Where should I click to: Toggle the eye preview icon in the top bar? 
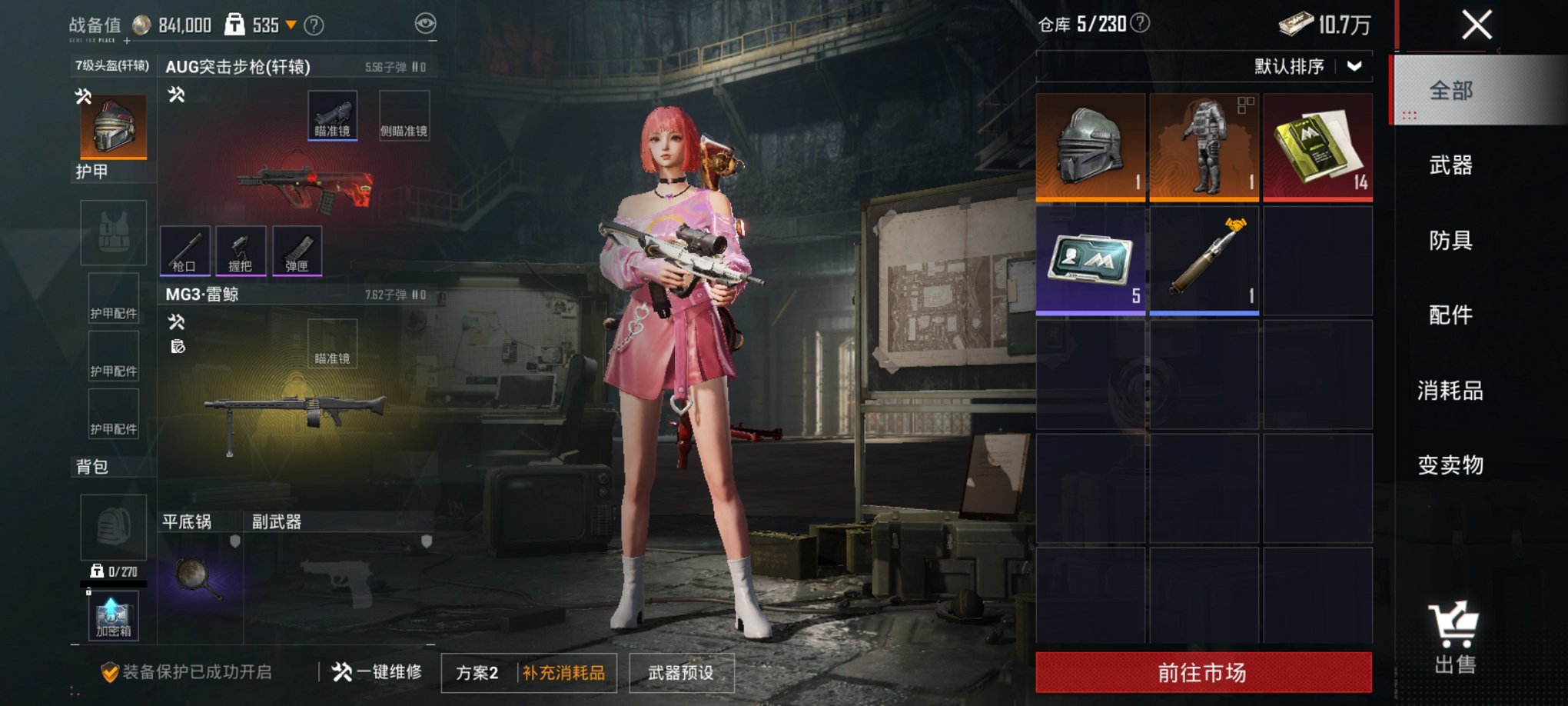pyautogui.click(x=424, y=24)
